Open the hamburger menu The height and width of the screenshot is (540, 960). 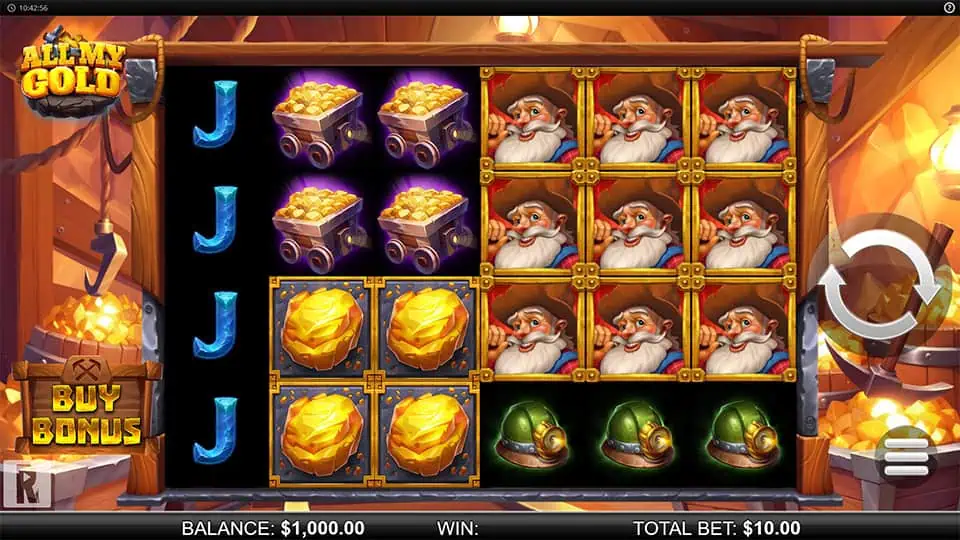(905, 456)
